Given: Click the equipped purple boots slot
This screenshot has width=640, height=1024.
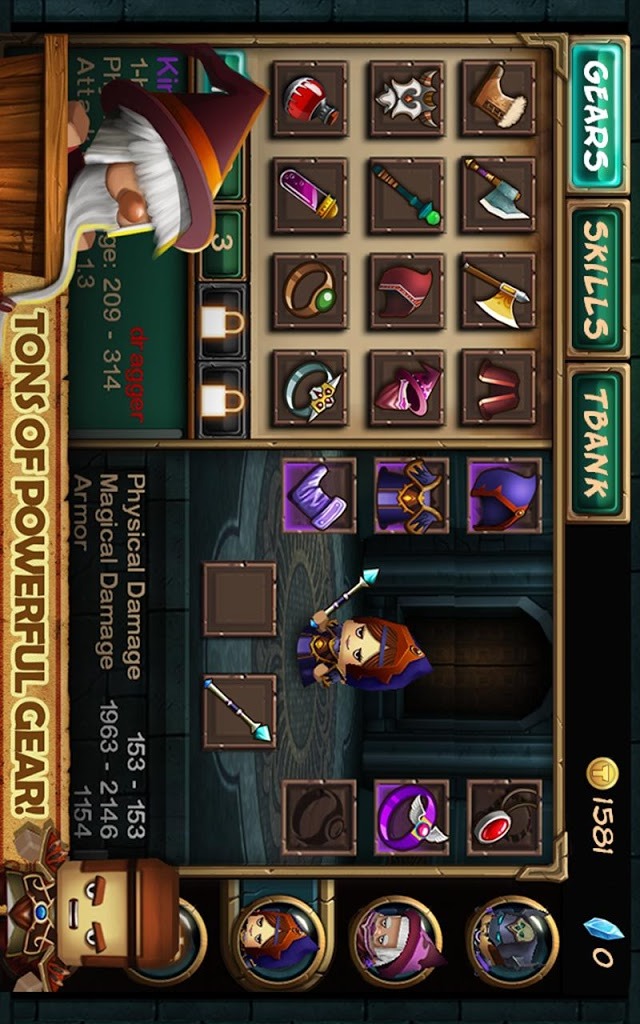Looking at the screenshot, I should tap(319, 496).
